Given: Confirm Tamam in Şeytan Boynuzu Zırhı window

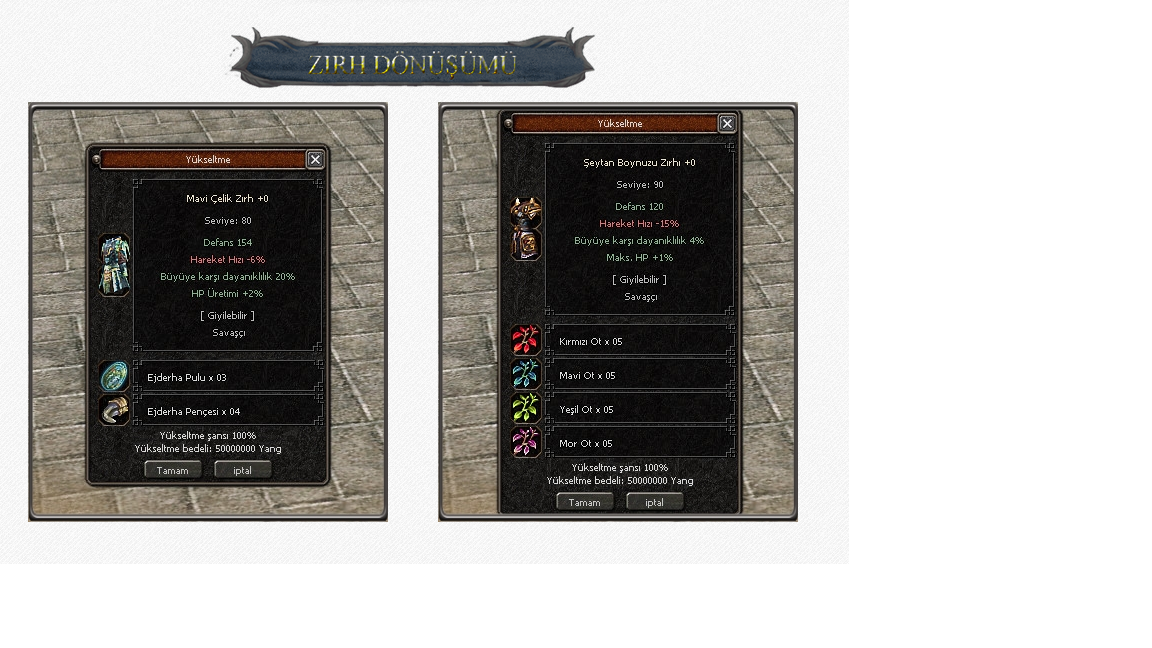Looking at the screenshot, I should tap(585, 502).
